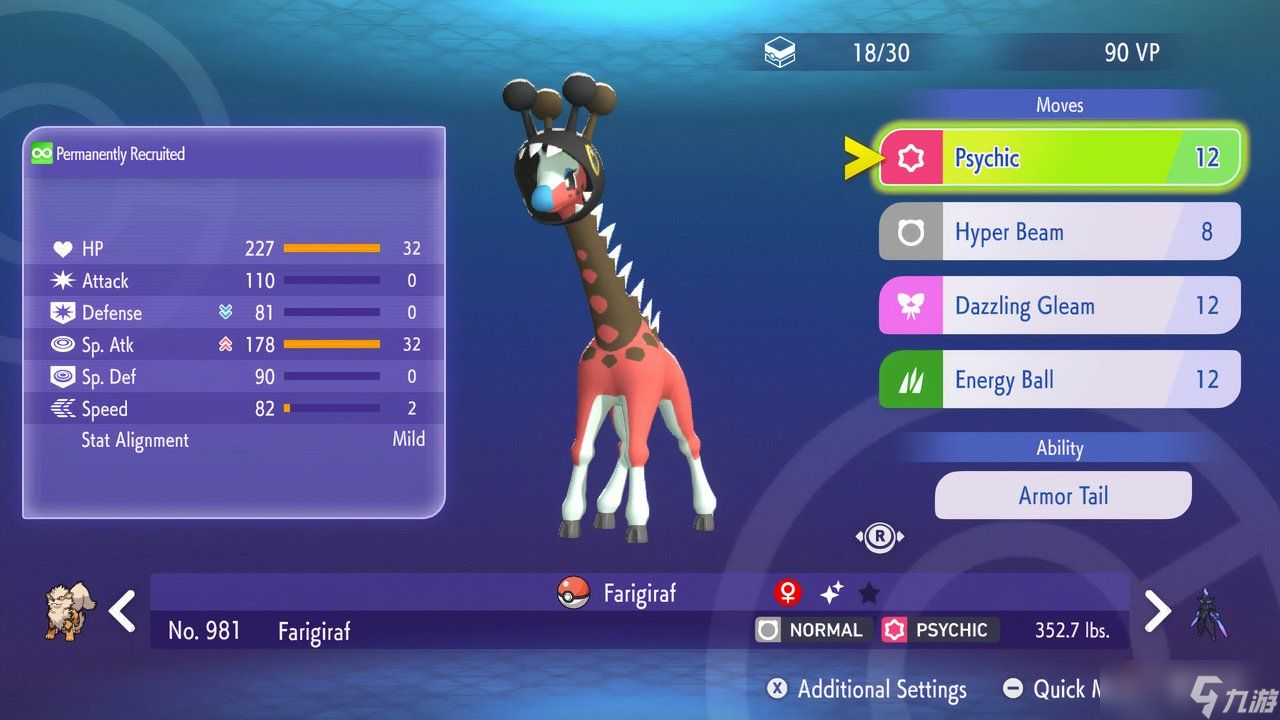Screen dimensions: 1280x720
Task: Select the dark Pokémon thumbnail at right
Action: 1208,613
